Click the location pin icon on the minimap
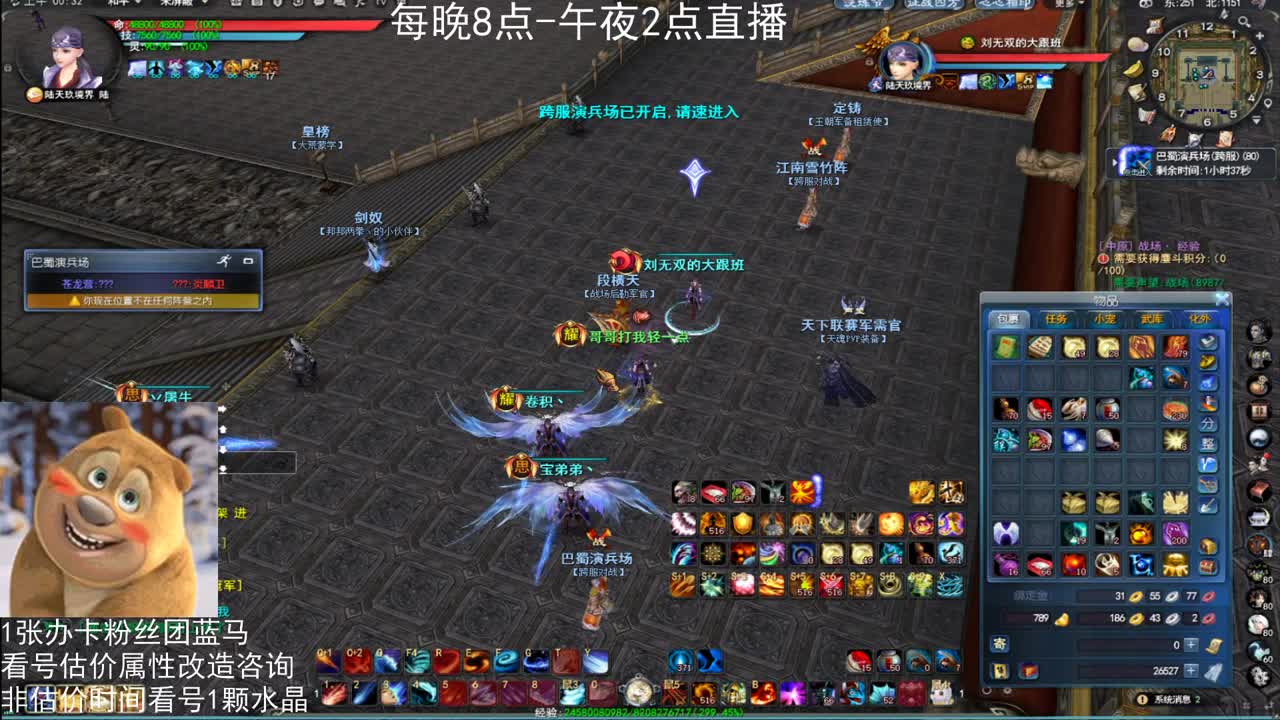Image resolution: width=1280 pixels, height=720 pixels. pos(1267,103)
